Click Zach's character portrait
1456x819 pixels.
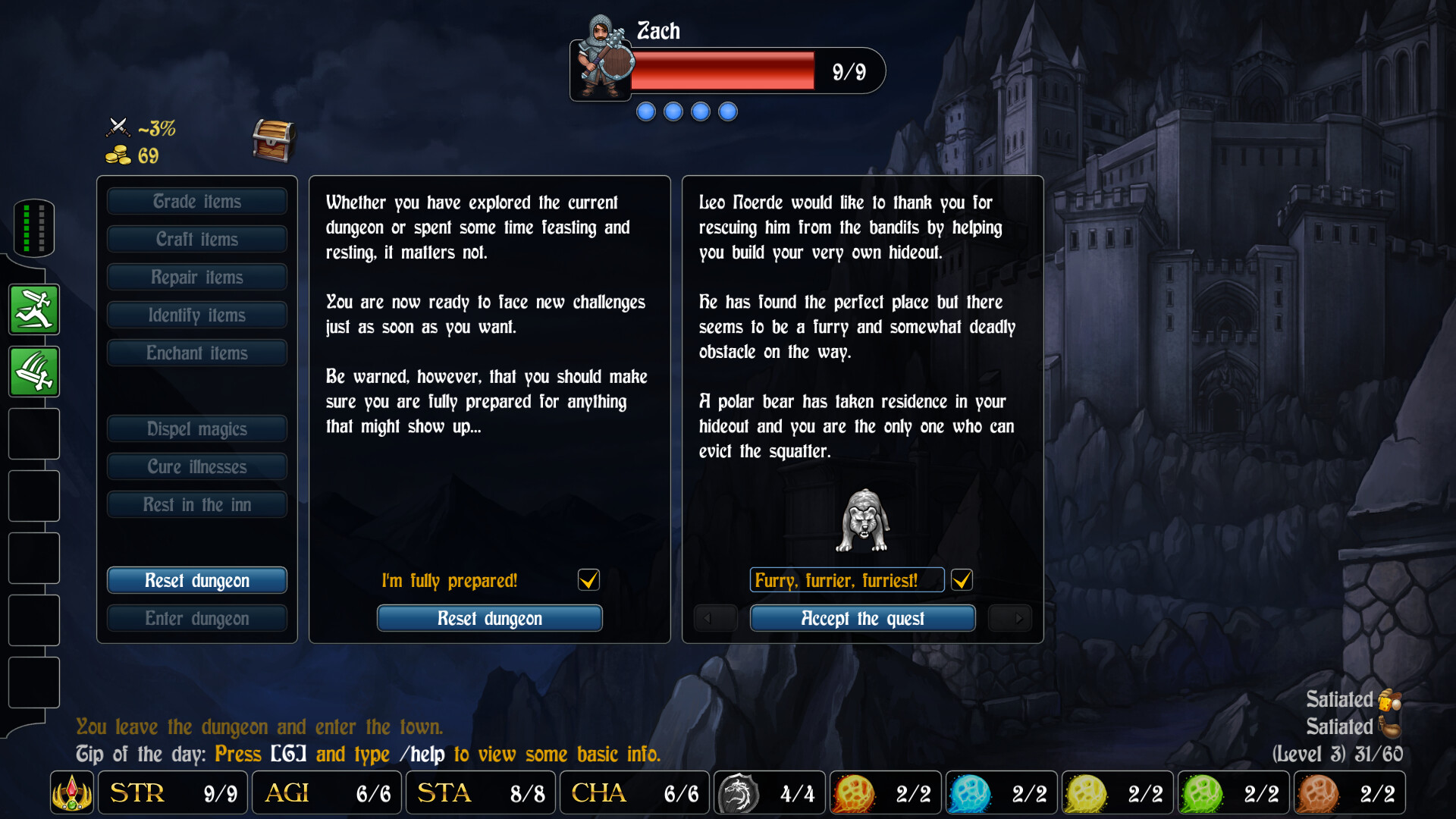click(x=601, y=64)
